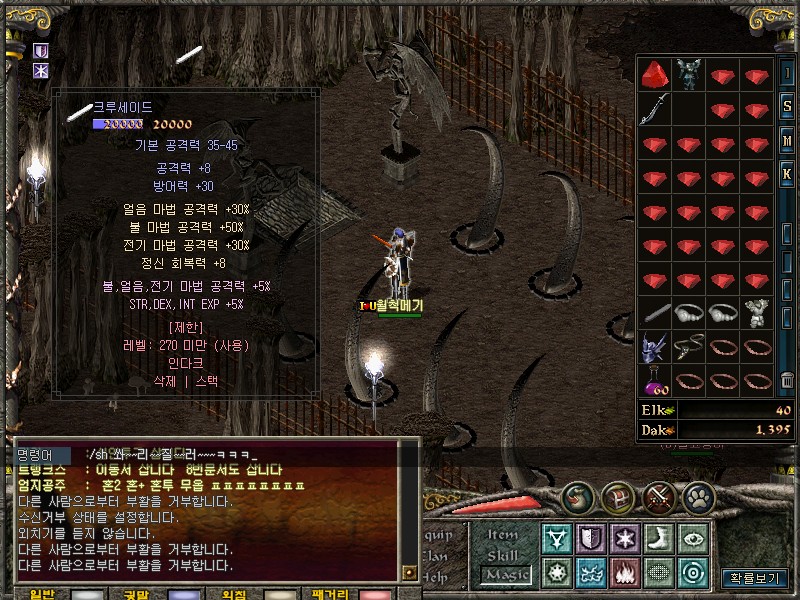
Task: Open the treasure chest round button
Action: tap(617, 495)
